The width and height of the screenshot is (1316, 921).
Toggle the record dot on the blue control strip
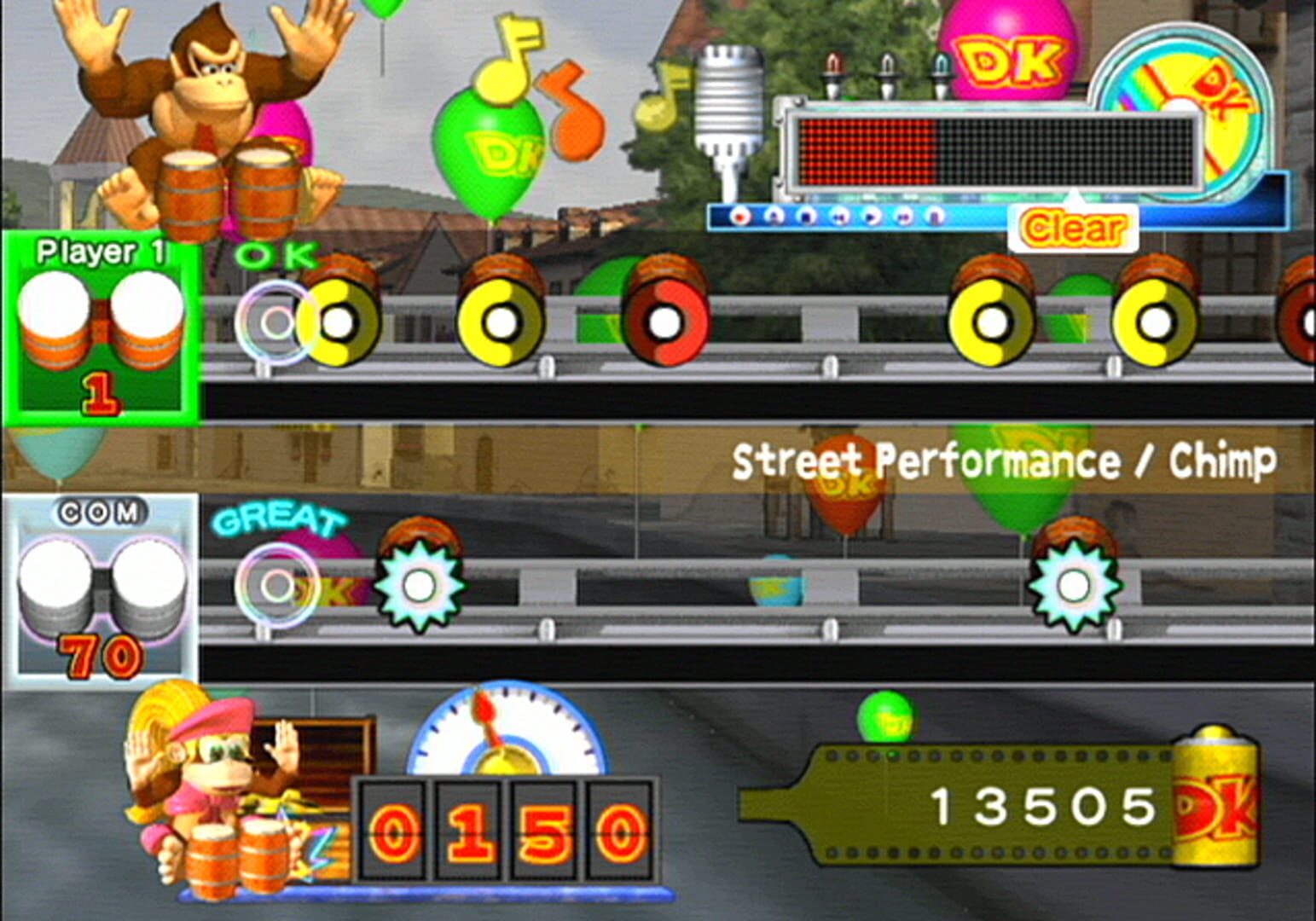740,217
